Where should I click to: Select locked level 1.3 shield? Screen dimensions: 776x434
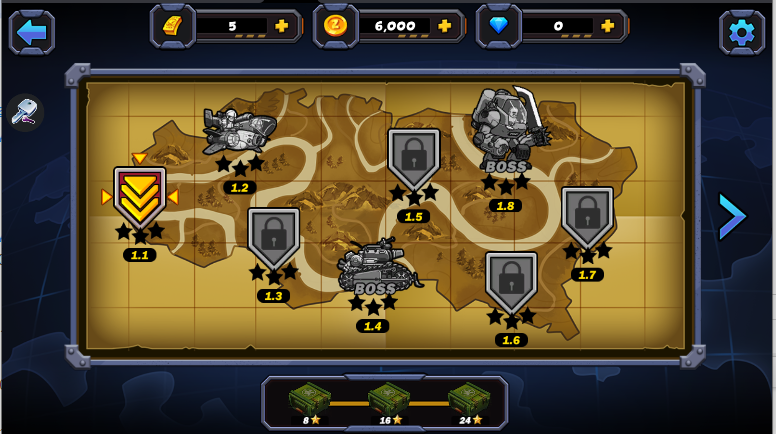273,238
